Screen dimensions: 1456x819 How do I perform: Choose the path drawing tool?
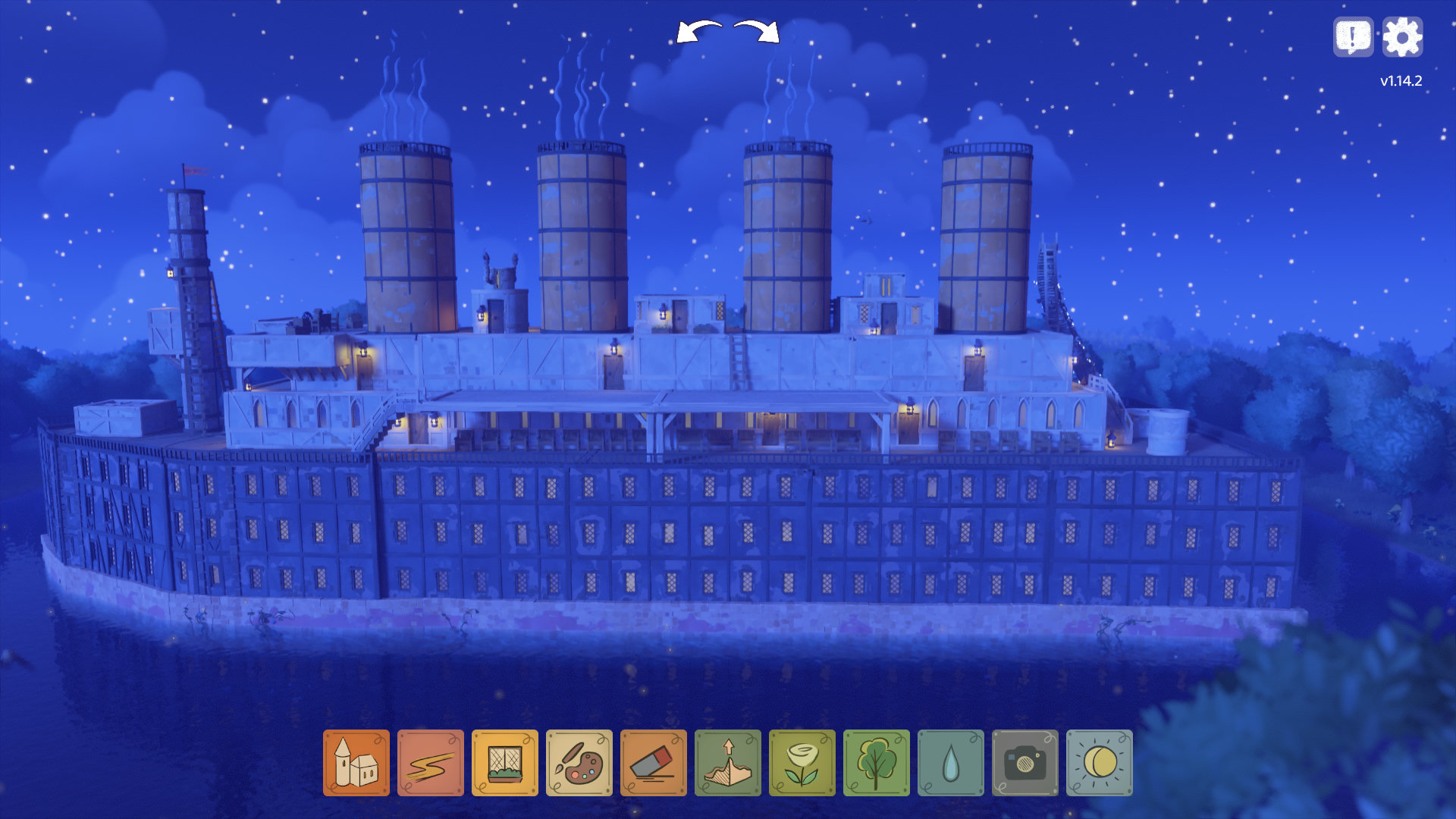(430, 763)
